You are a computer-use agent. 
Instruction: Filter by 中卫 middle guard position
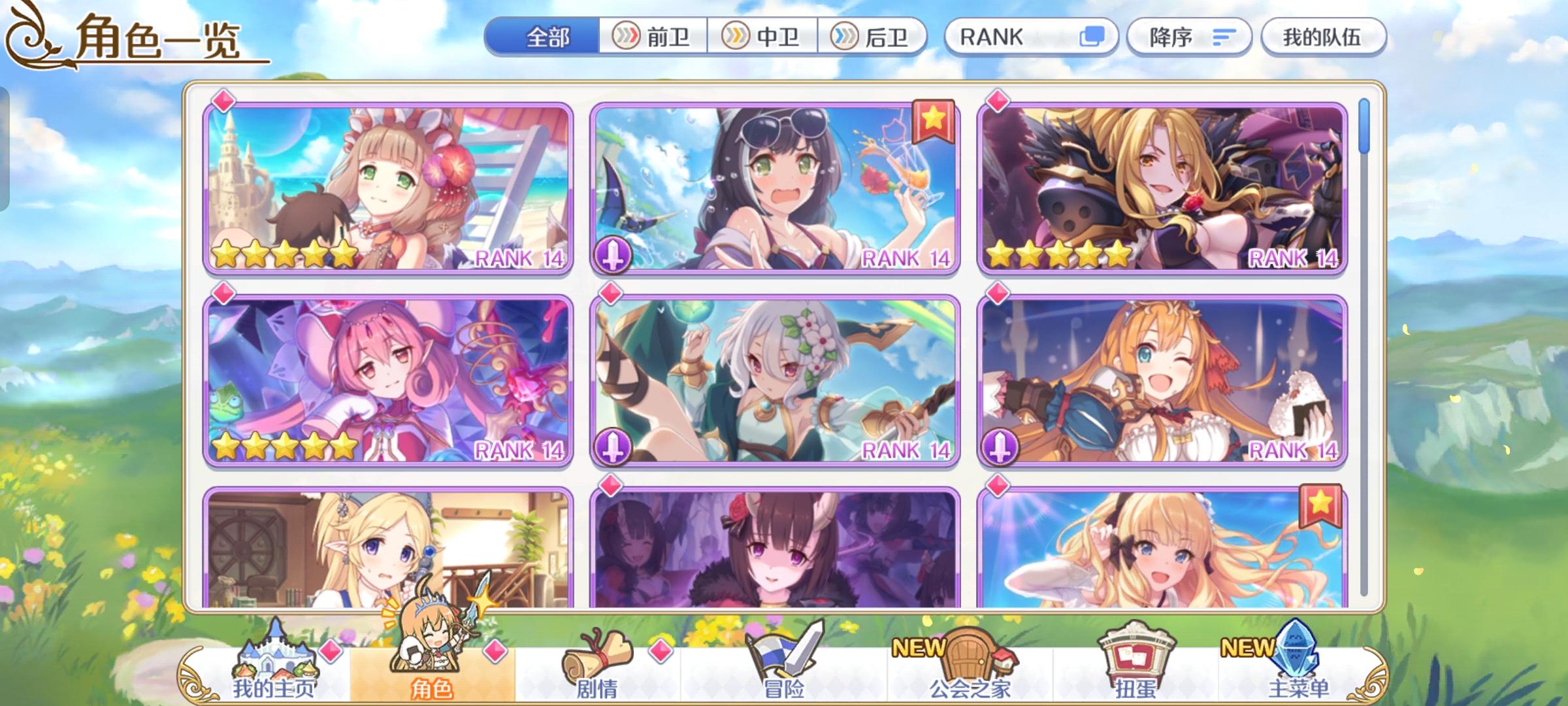click(762, 37)
